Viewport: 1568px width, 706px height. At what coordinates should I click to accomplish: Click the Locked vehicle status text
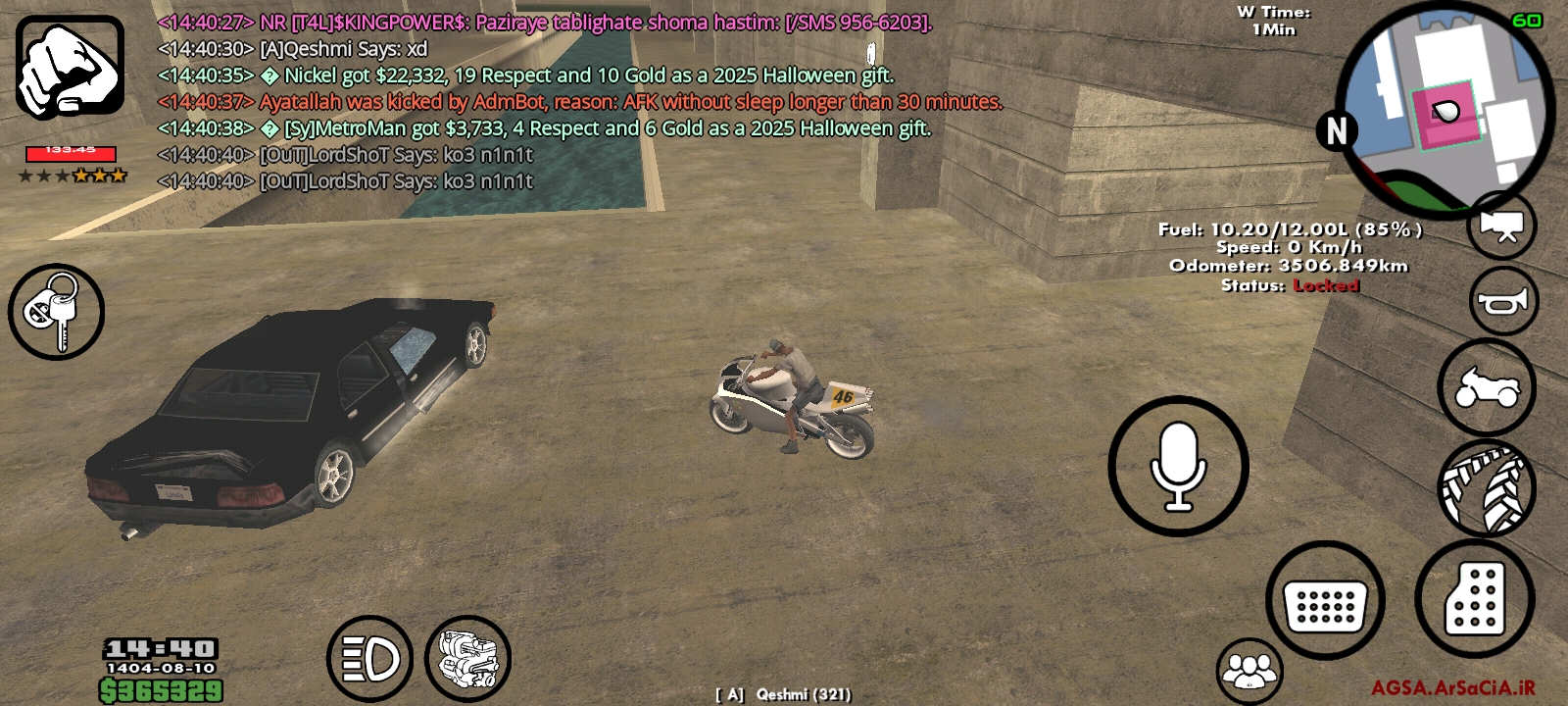tap(1325, 286)
